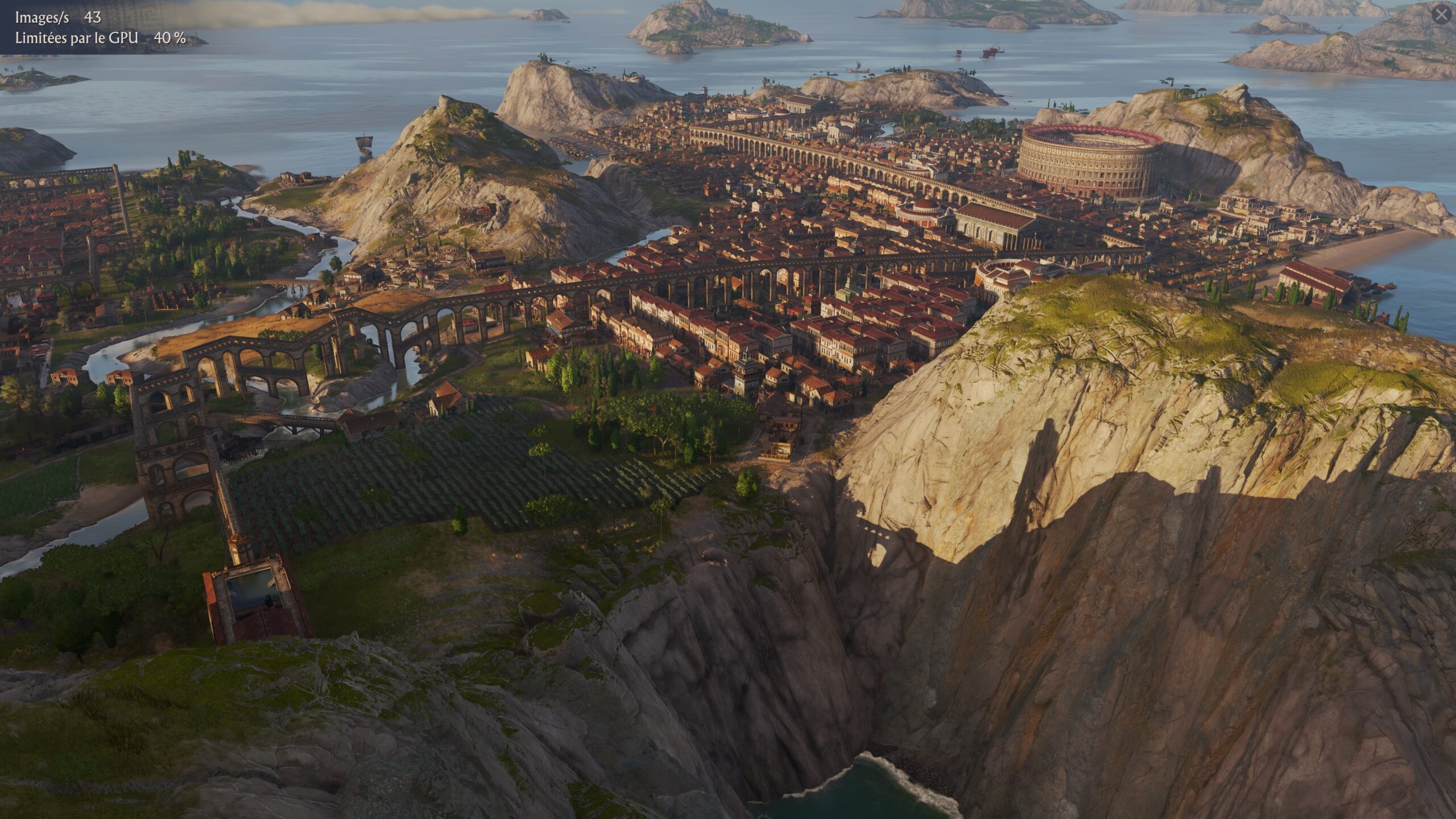Close the view with the round X button

tap(1441, 15)
